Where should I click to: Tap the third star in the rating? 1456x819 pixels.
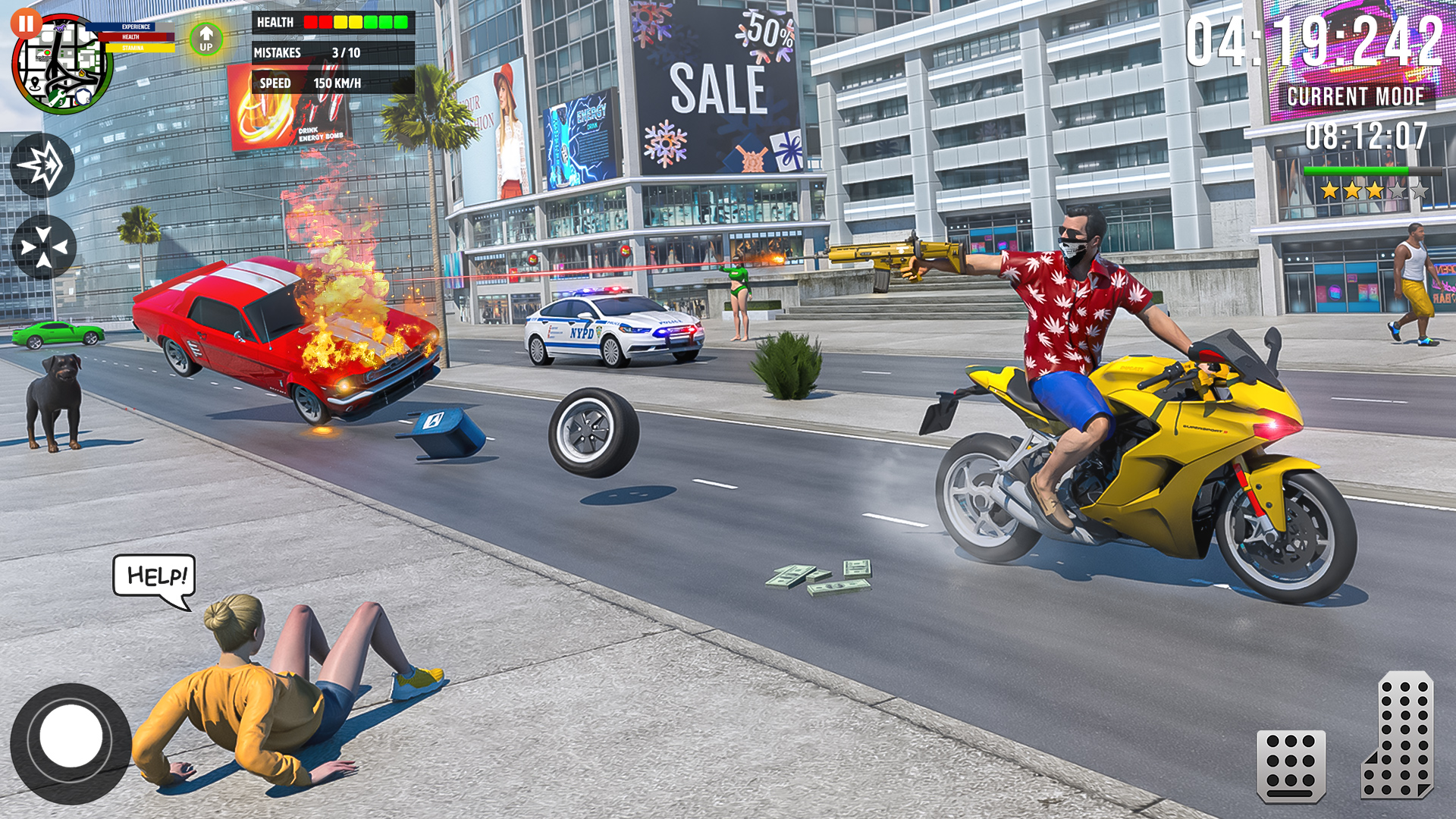pyautogui.click(x=1374, y=191)
